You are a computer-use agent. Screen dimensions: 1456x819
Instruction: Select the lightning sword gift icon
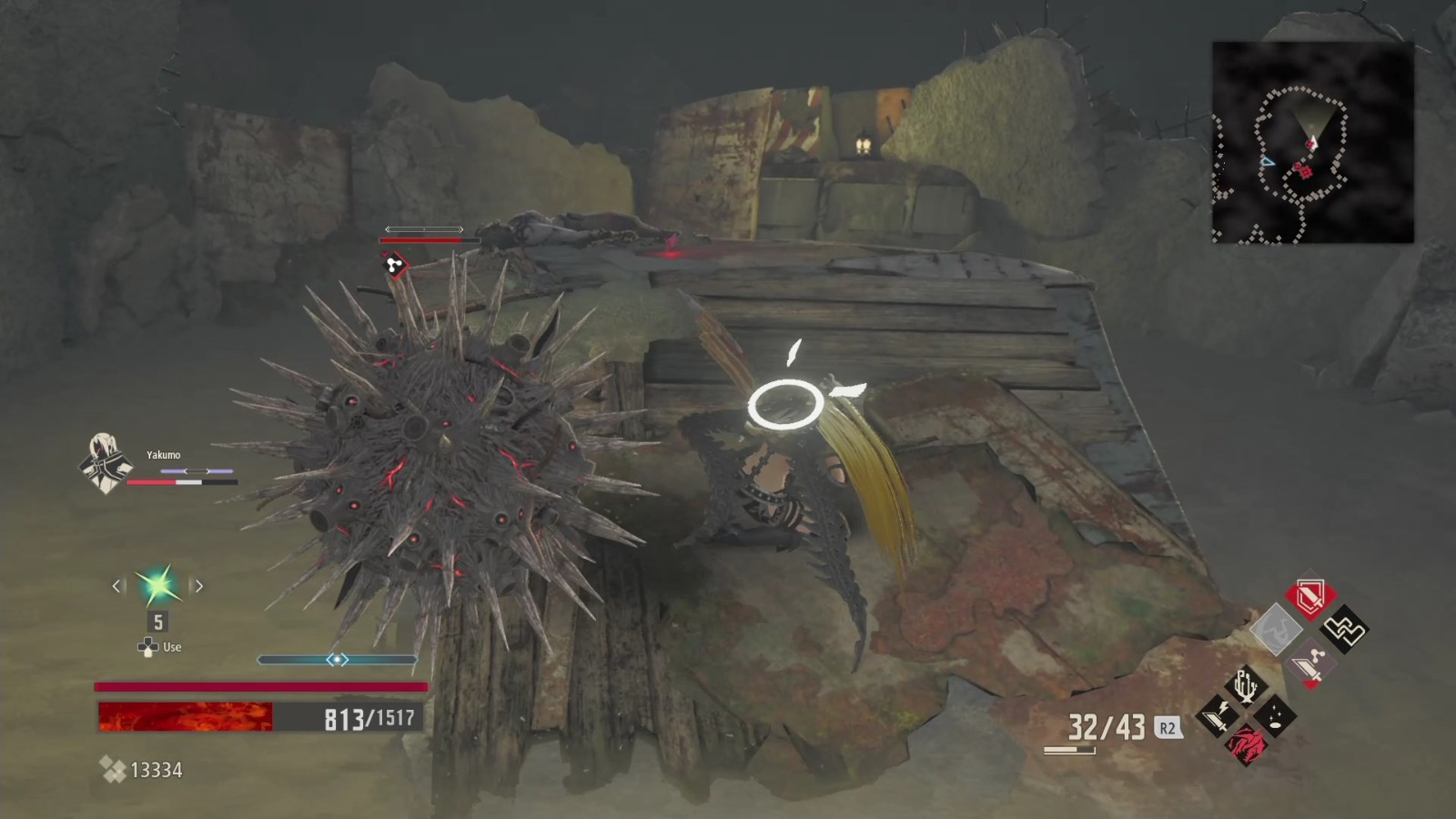[x=1218, y=717]
